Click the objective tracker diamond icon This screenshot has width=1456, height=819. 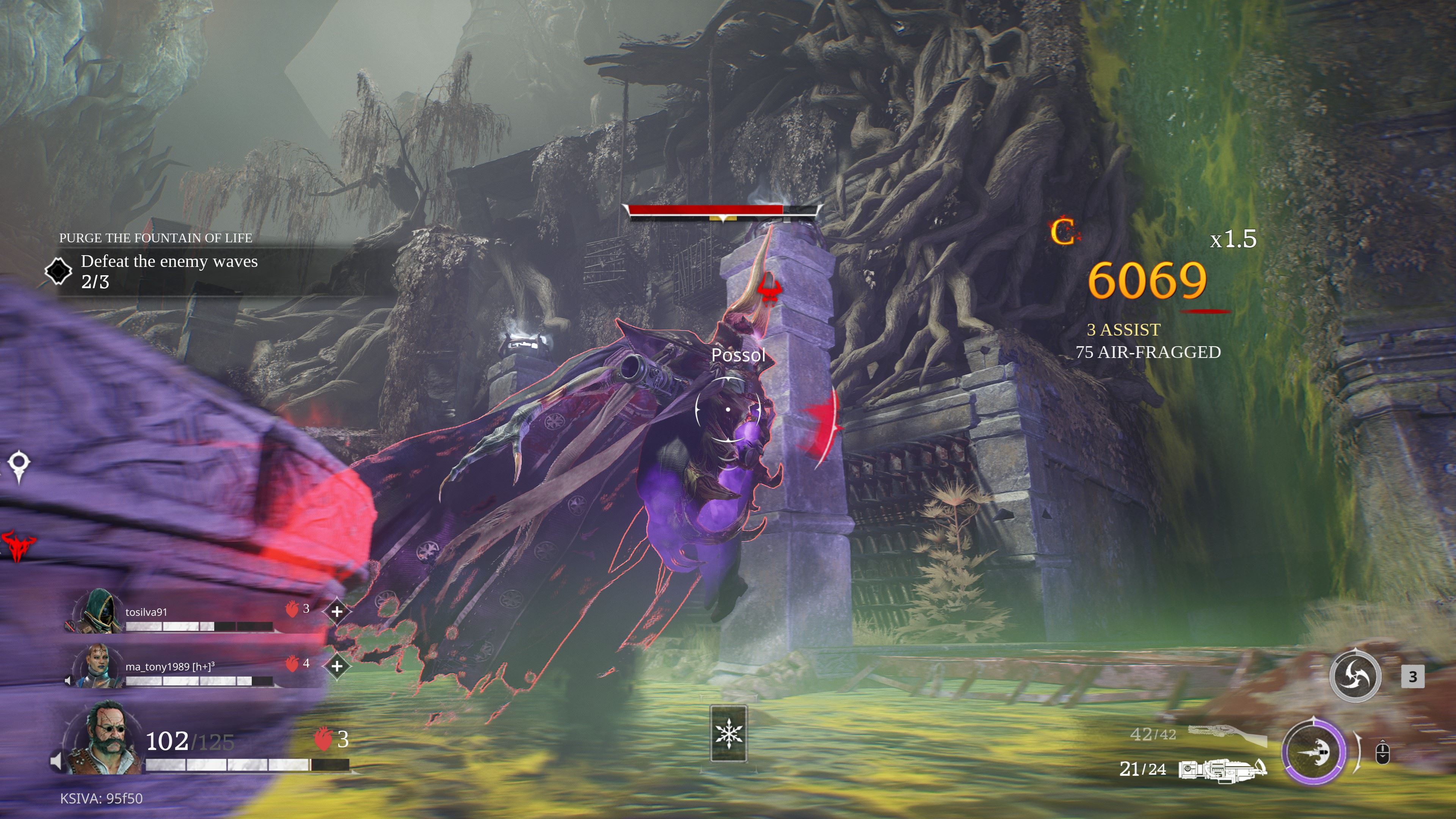58,271
